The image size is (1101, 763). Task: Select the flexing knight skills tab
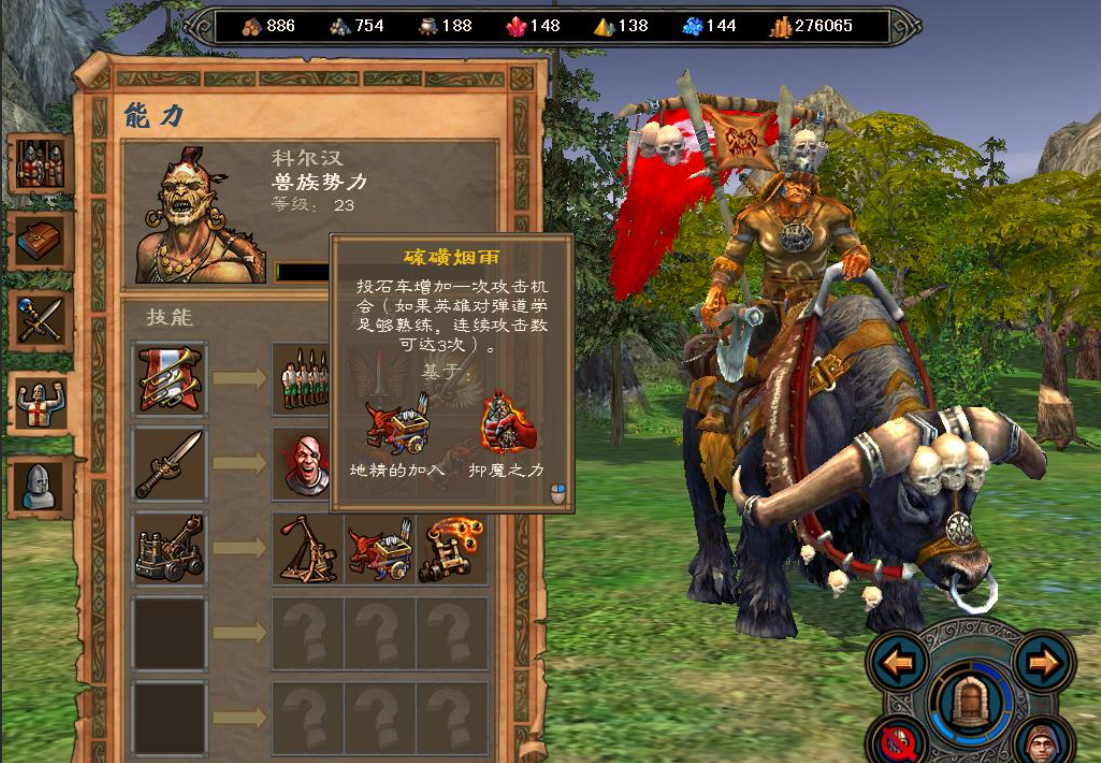41,403
